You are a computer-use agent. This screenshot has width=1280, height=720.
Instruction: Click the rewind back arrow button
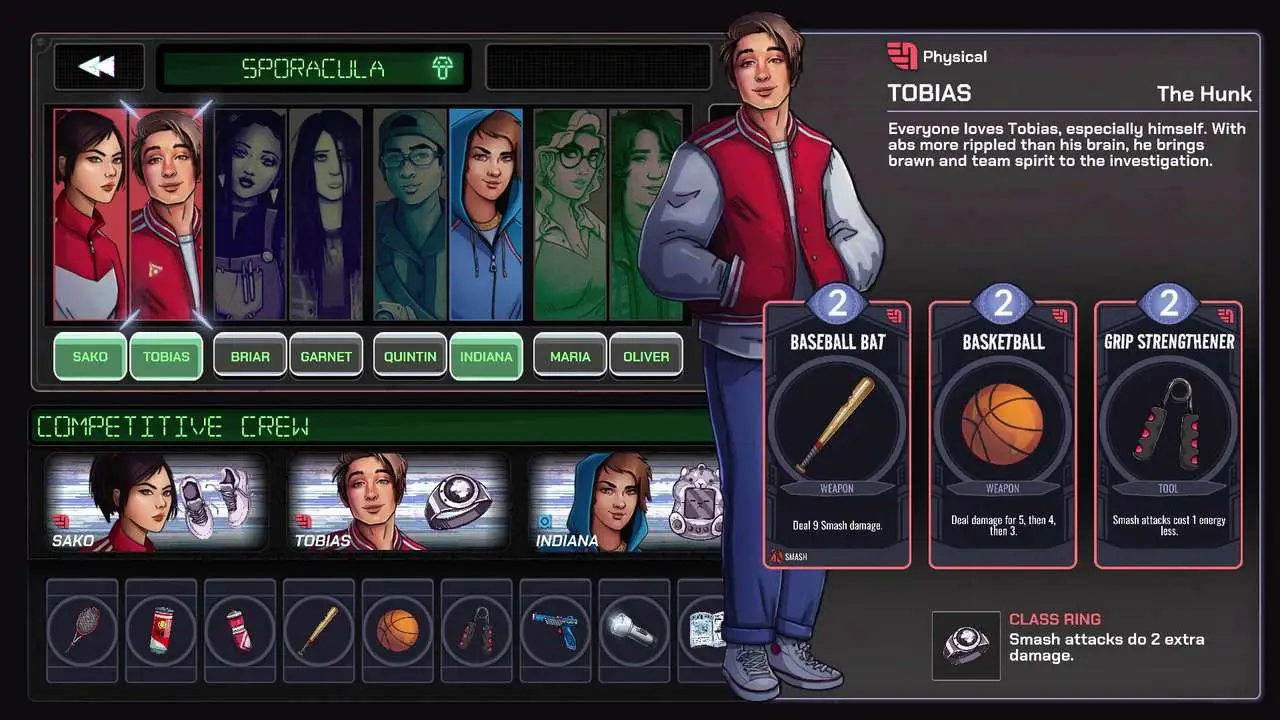(98, 67)
